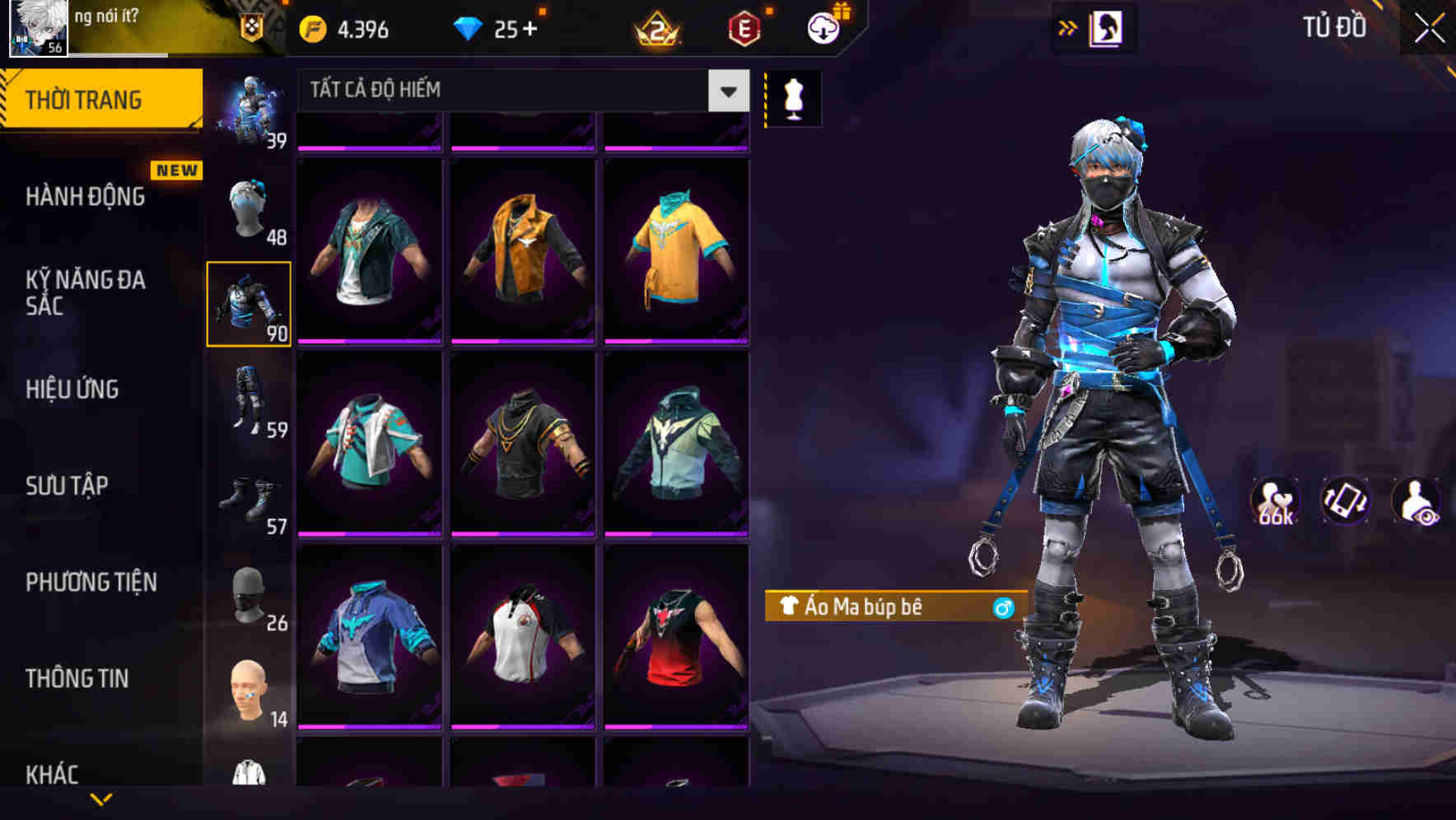Click the dropdown arrow next to the rarity filter

726,91
